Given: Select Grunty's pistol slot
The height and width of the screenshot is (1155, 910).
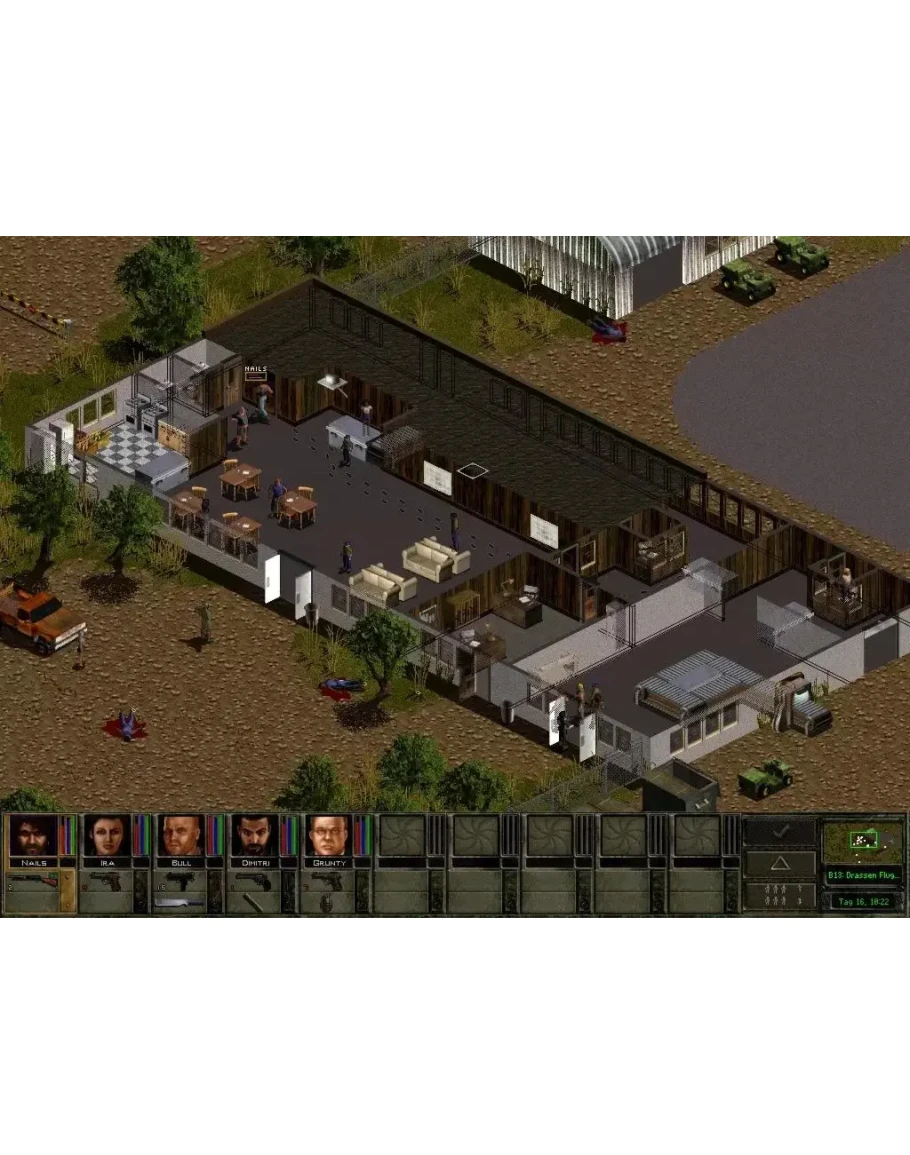Looking at the screenshot, I should pos(327,882).
